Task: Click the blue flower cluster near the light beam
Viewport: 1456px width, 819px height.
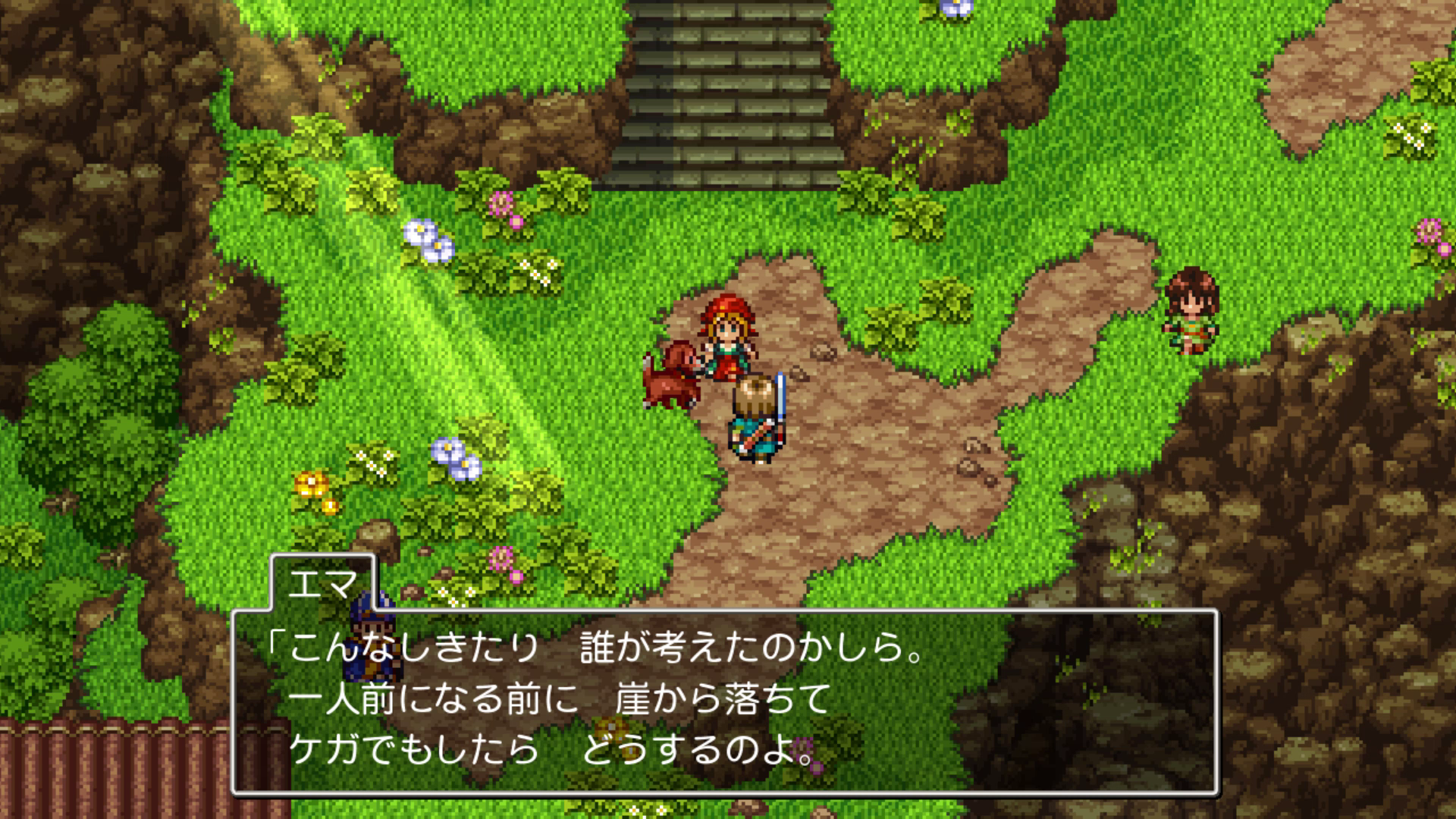Action: pyautogui.click(x=426, y=239)
